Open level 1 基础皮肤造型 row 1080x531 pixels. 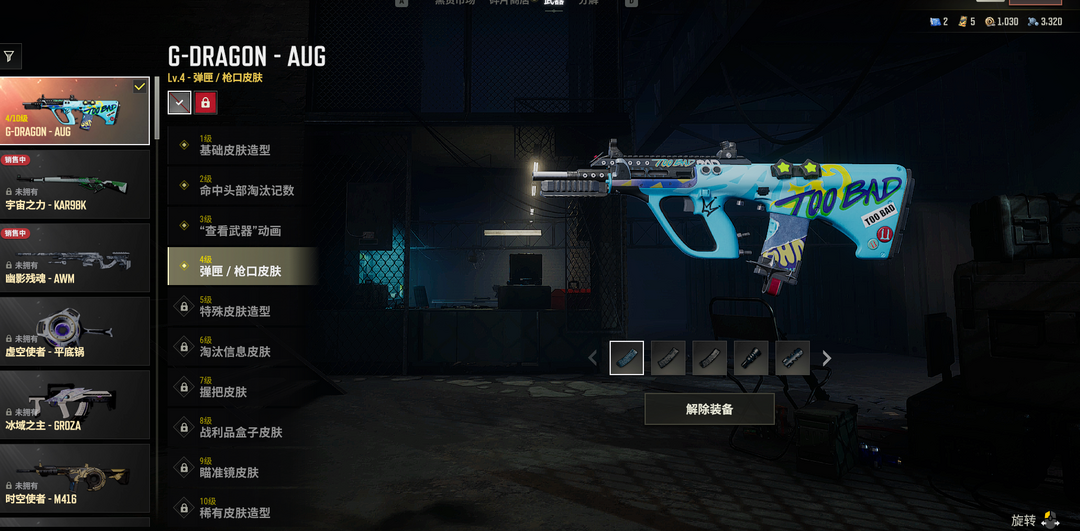pyautogui.click(x=242, y=145)
